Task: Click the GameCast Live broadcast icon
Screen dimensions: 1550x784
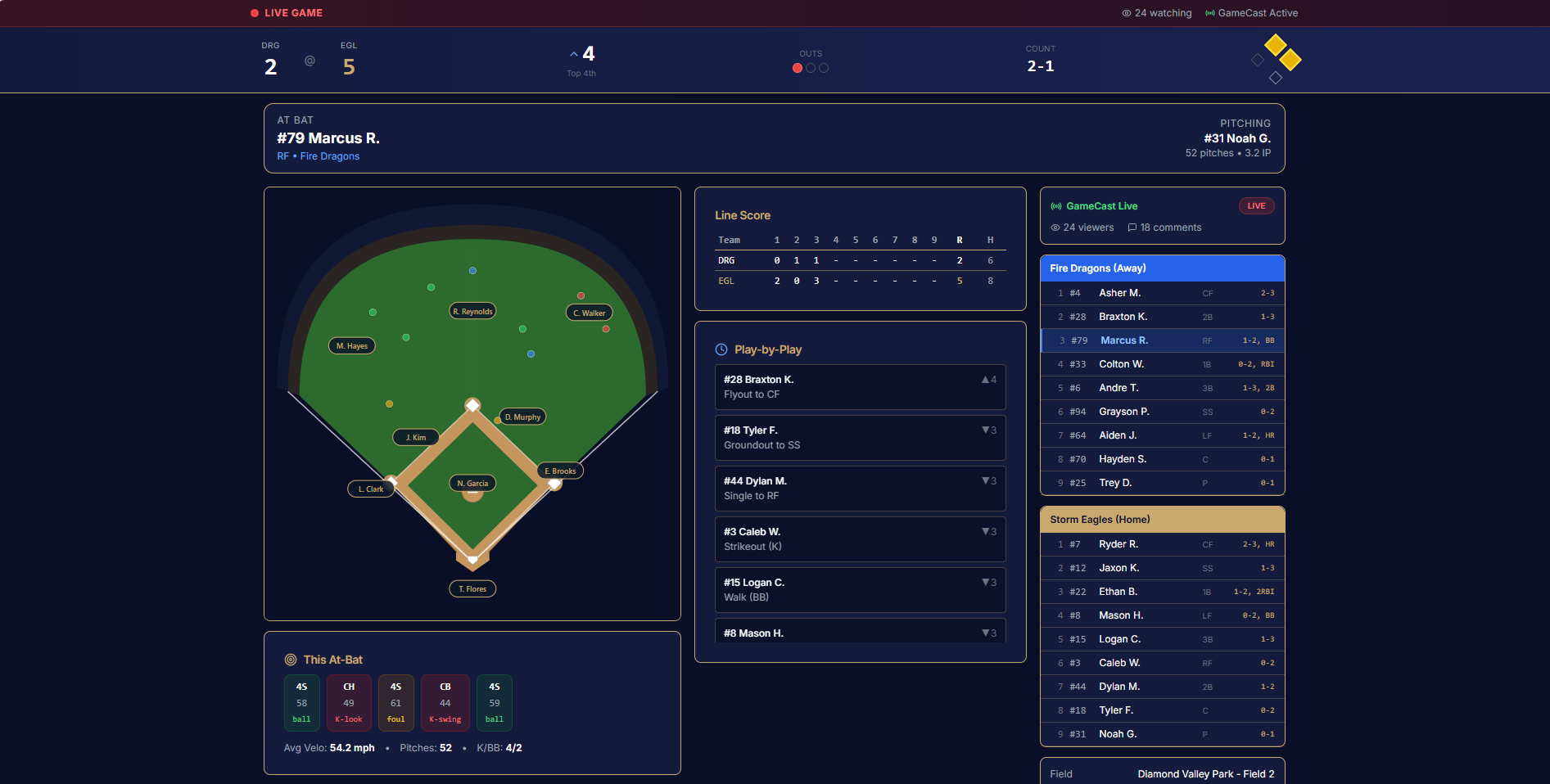Action: 1056,206
